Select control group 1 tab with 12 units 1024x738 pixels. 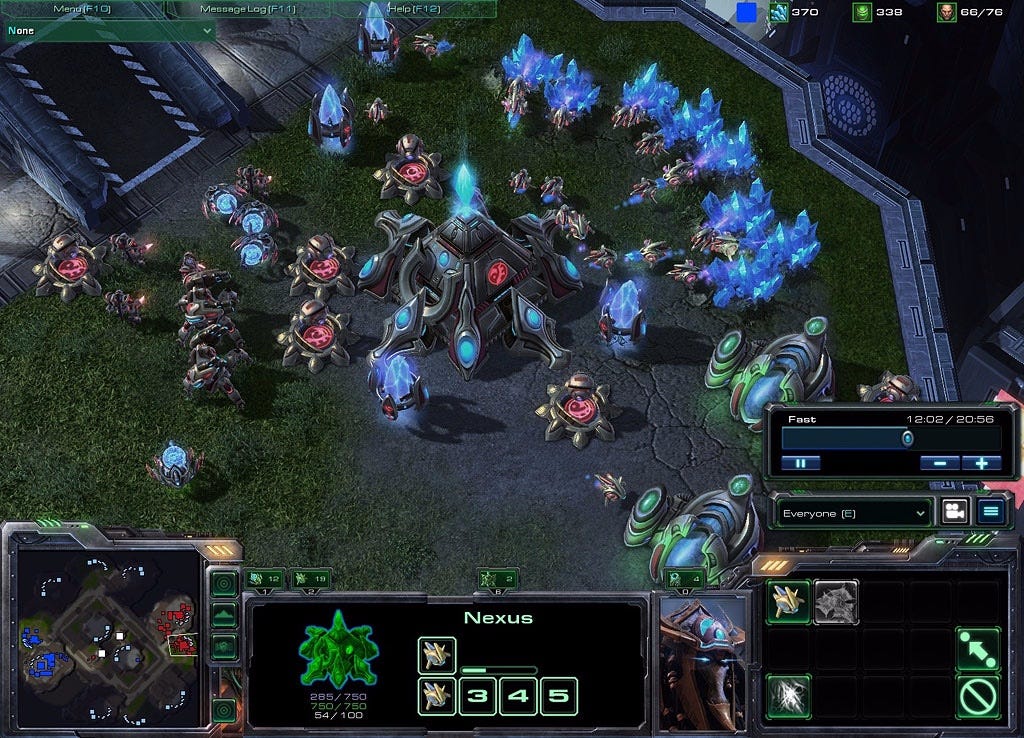pyautogui.click(x=265, y=578)
